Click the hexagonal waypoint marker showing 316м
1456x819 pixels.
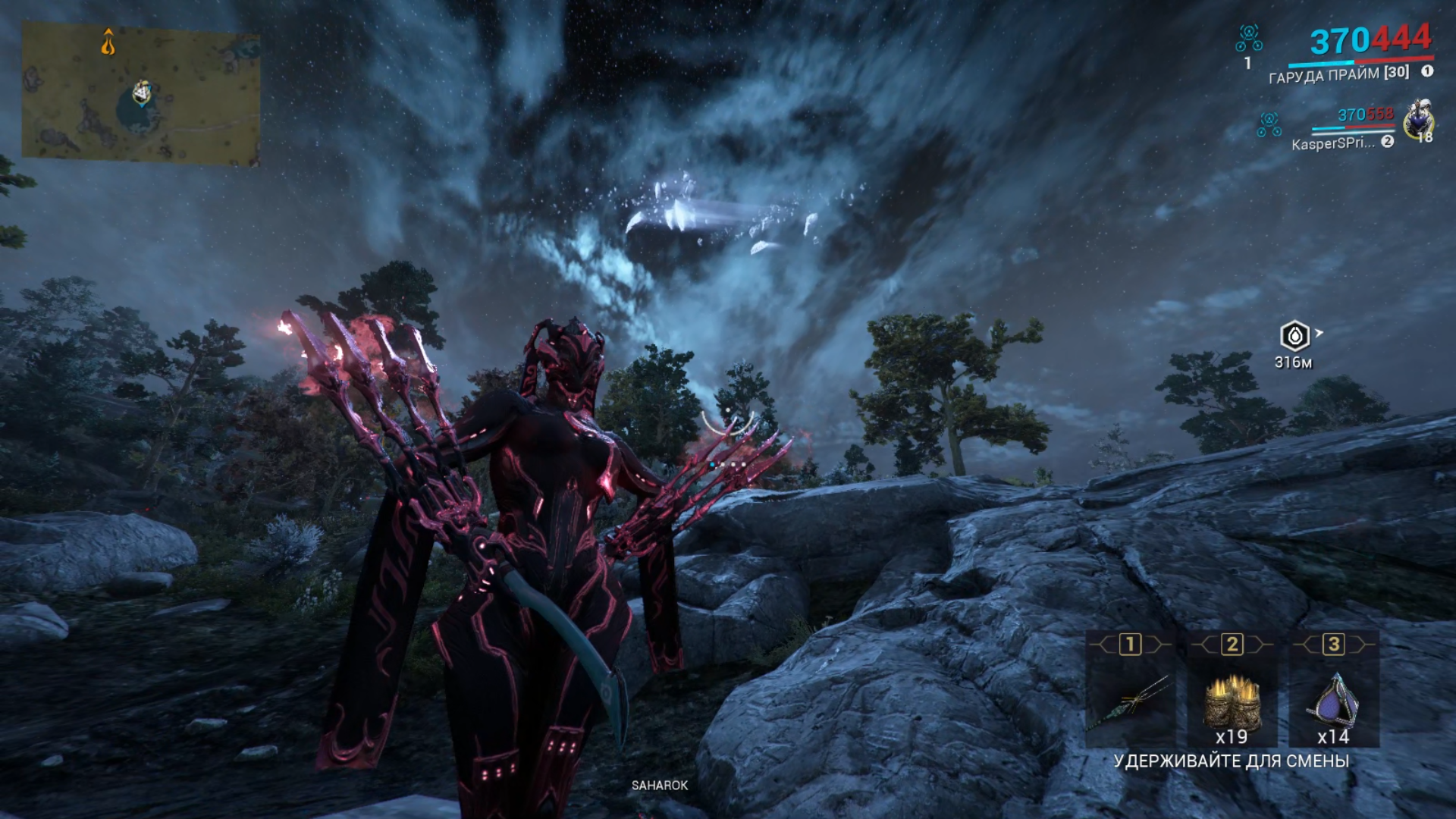[1294, 336]
